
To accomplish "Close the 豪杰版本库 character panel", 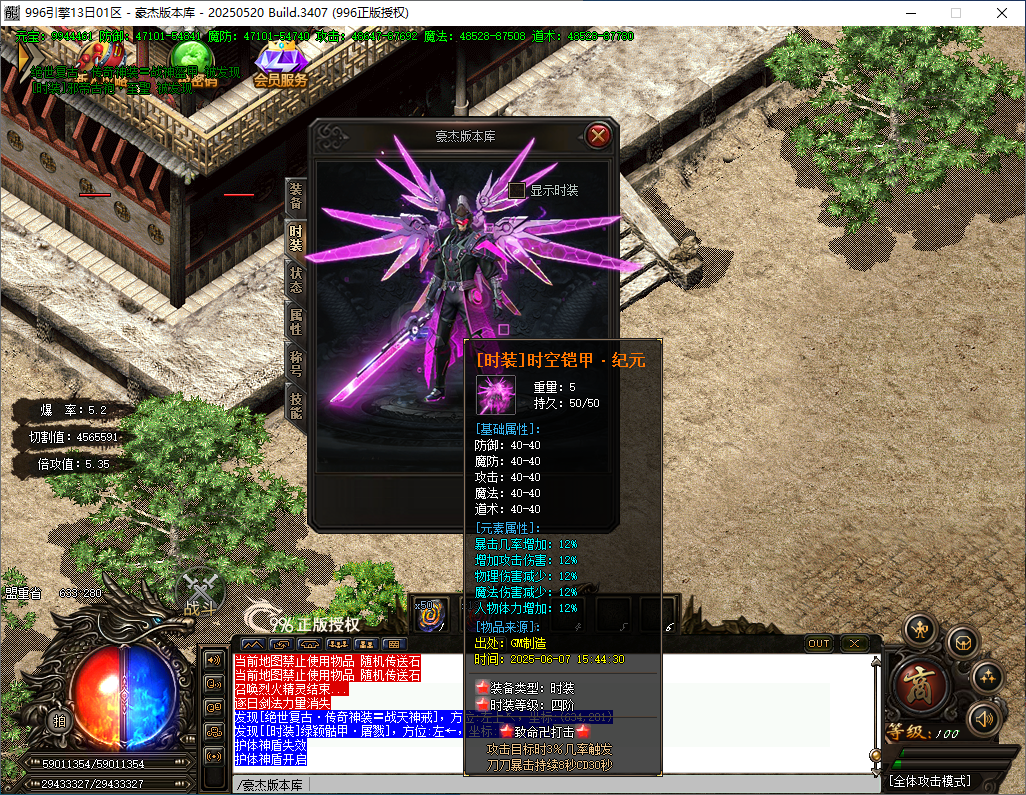I will 598,136.
